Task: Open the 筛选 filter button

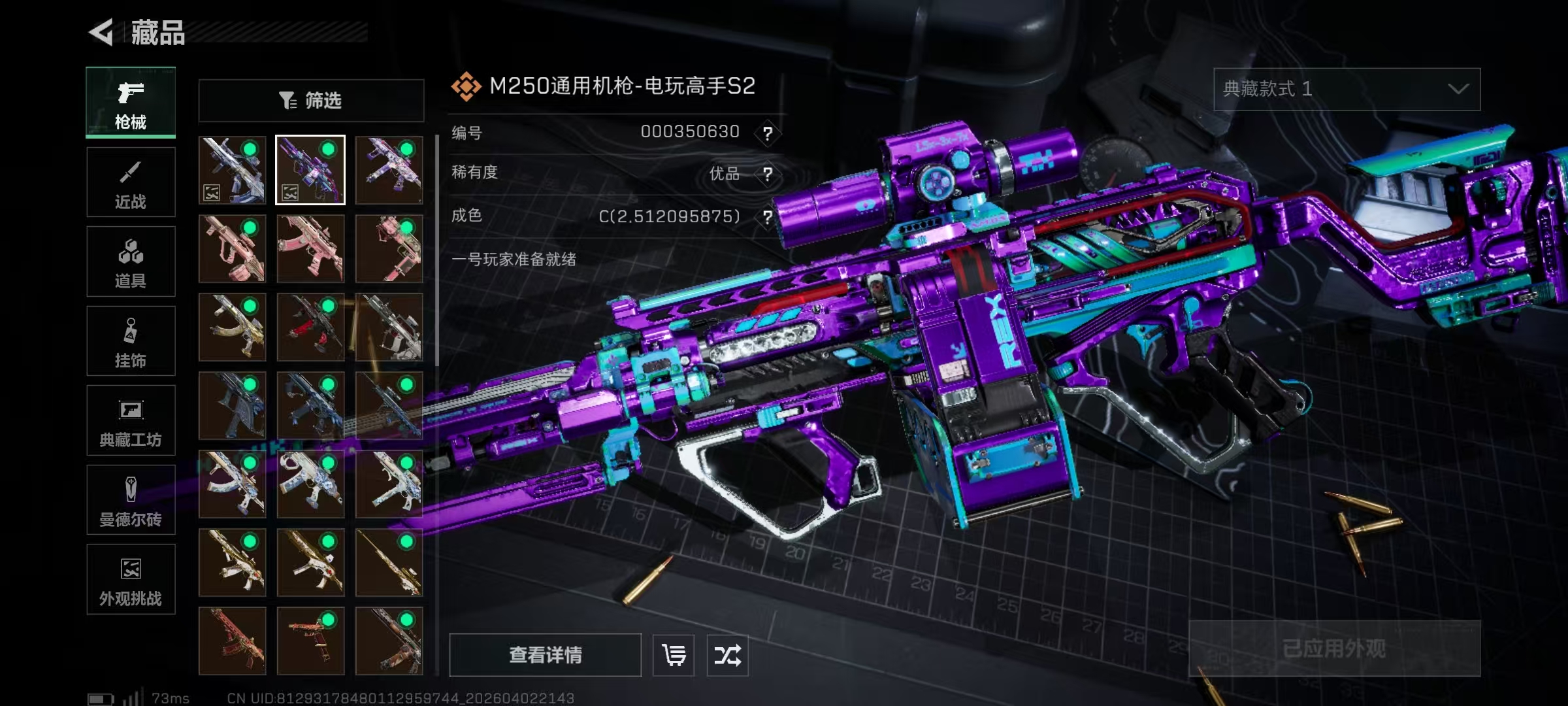Action: tap(311, 101)
